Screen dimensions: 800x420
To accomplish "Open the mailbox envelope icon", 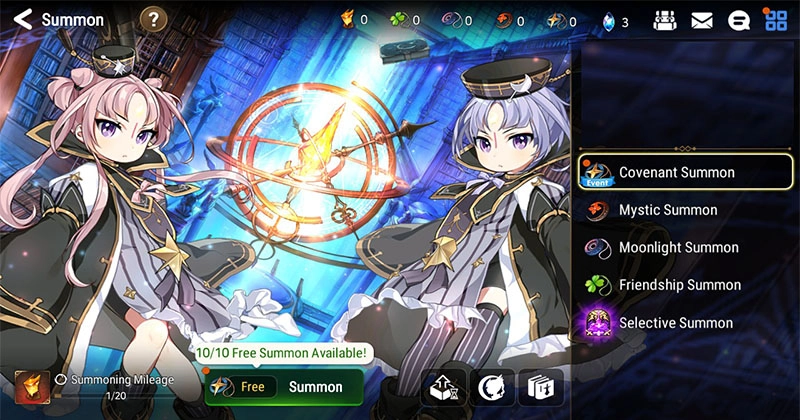I will coord(702,20).
